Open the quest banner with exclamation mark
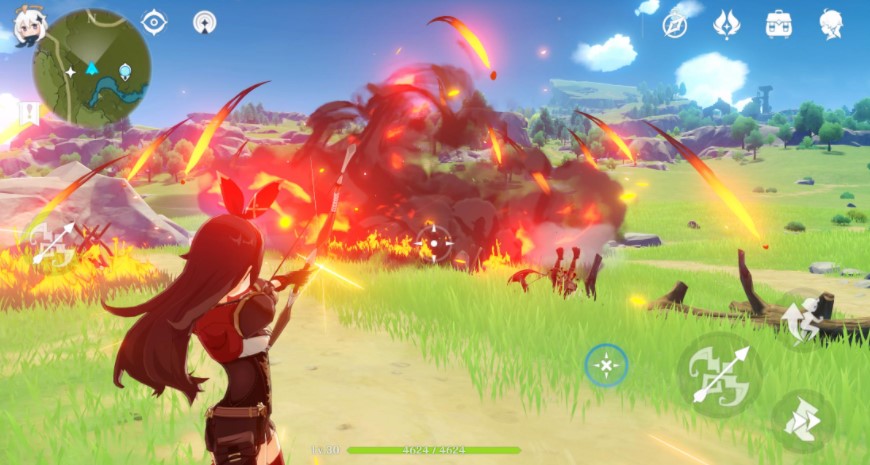 [27, 112]
